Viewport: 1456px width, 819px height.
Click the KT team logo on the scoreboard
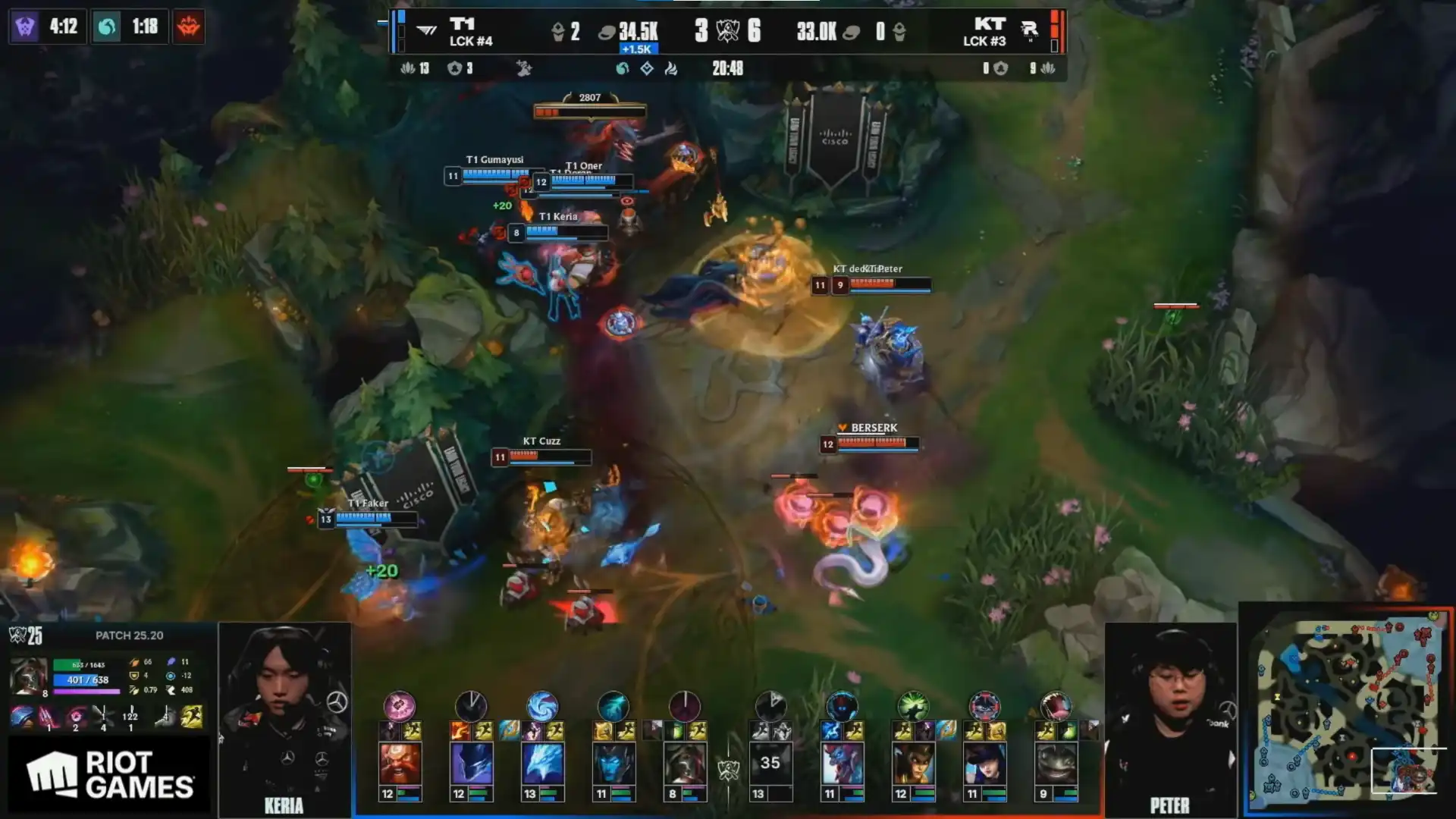[1029, 30]
